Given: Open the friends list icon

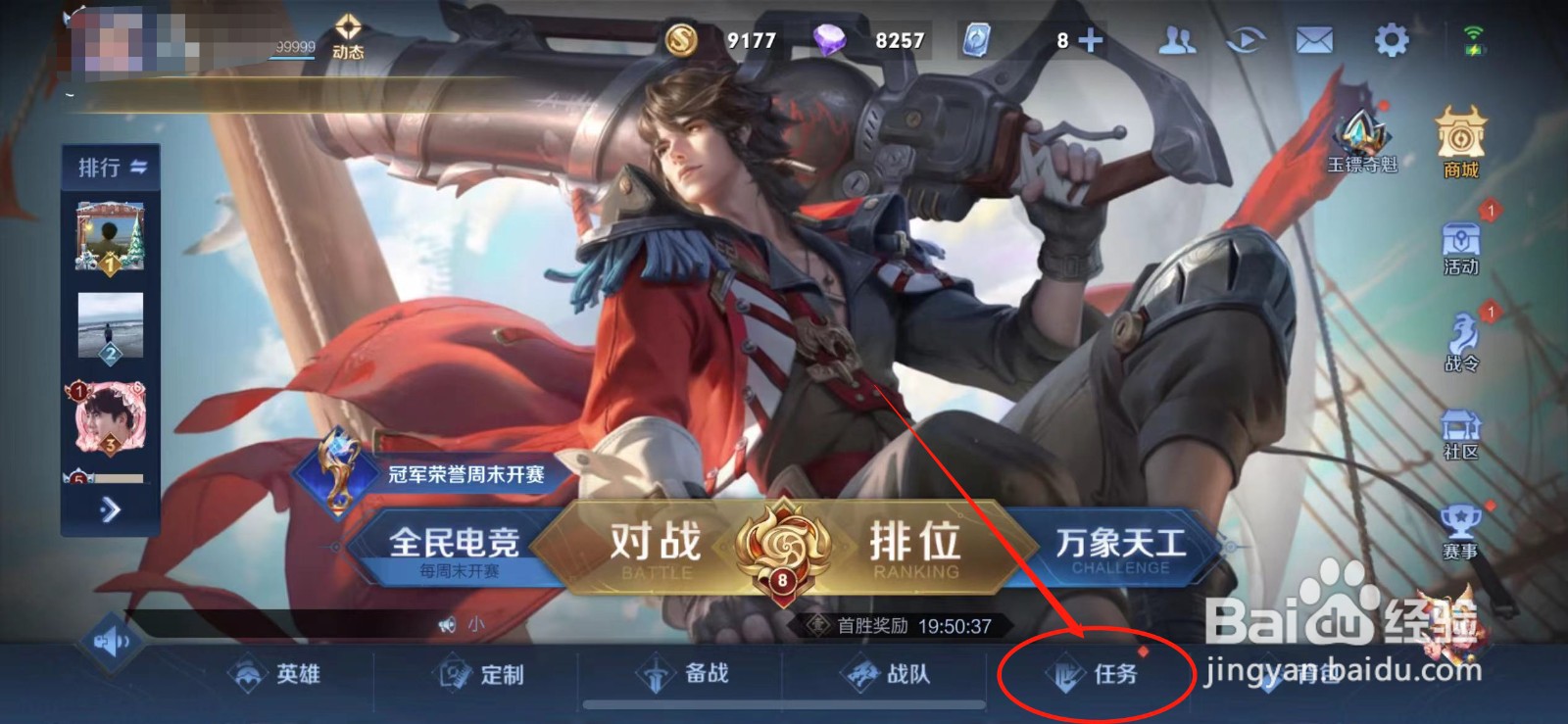Looking at the screenshot, I should 1178,39.
